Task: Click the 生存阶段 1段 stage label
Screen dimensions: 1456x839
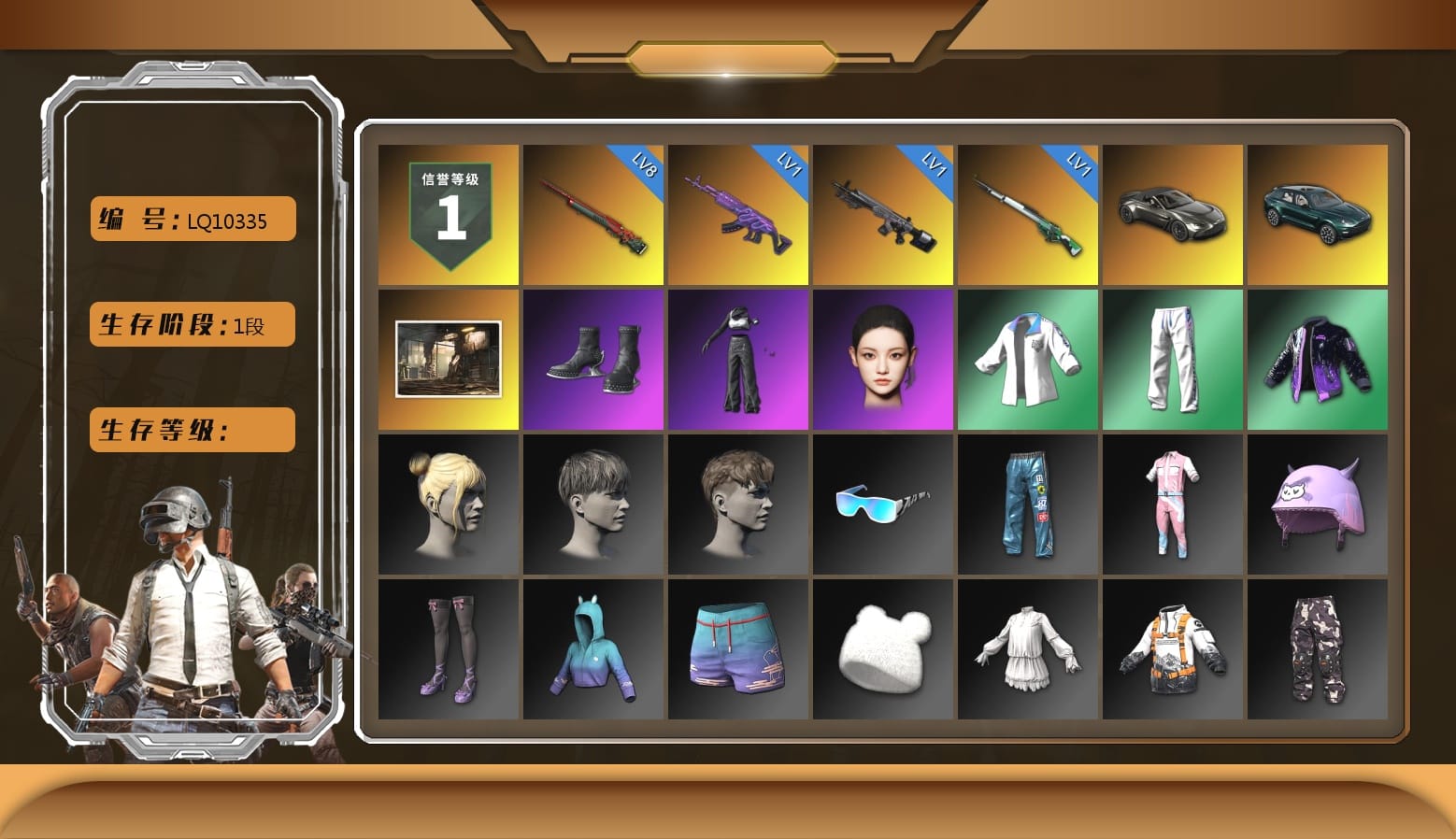Action: pos(191,324)
